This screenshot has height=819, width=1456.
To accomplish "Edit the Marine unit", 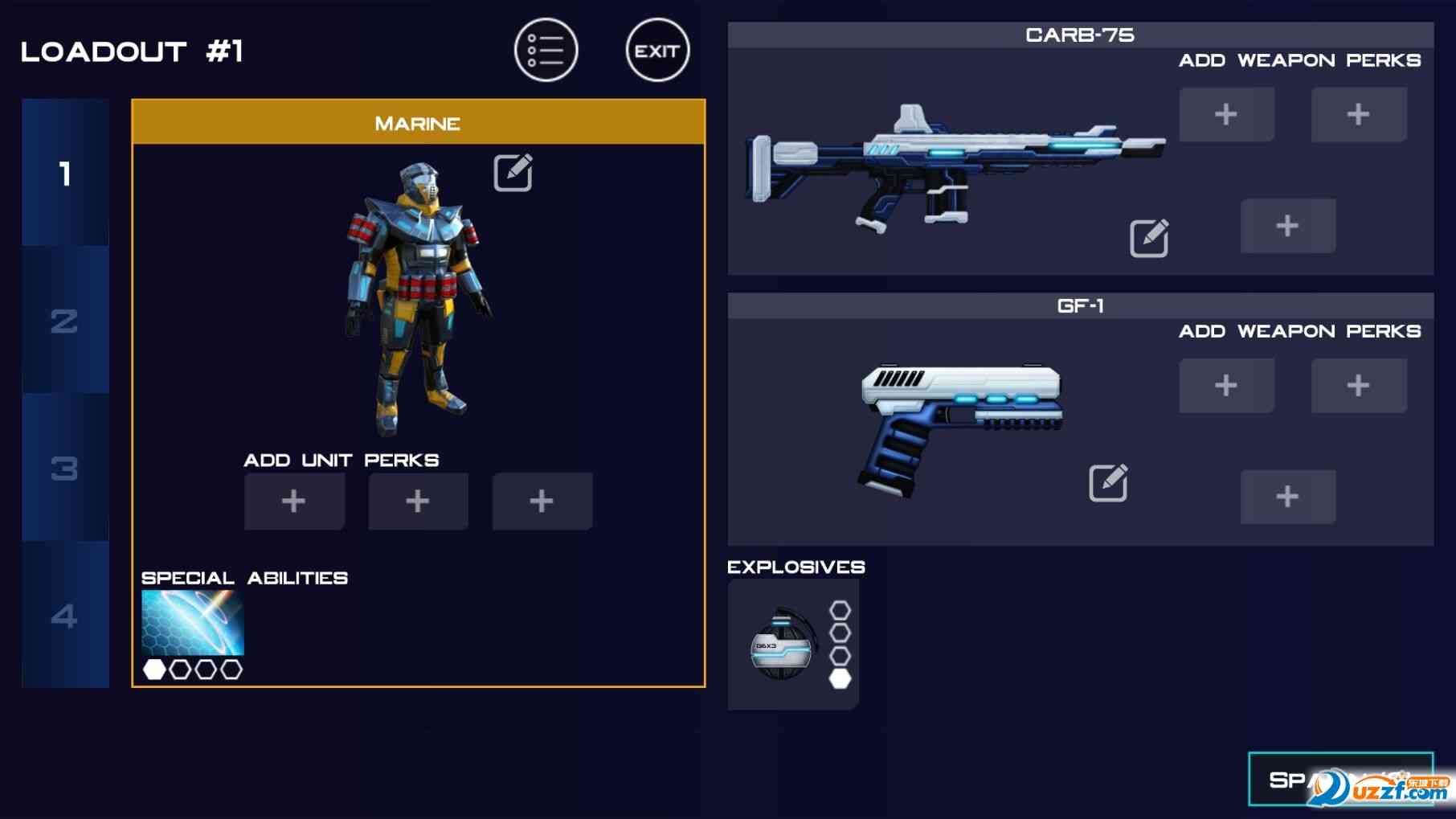I will [x=513, y=172].
